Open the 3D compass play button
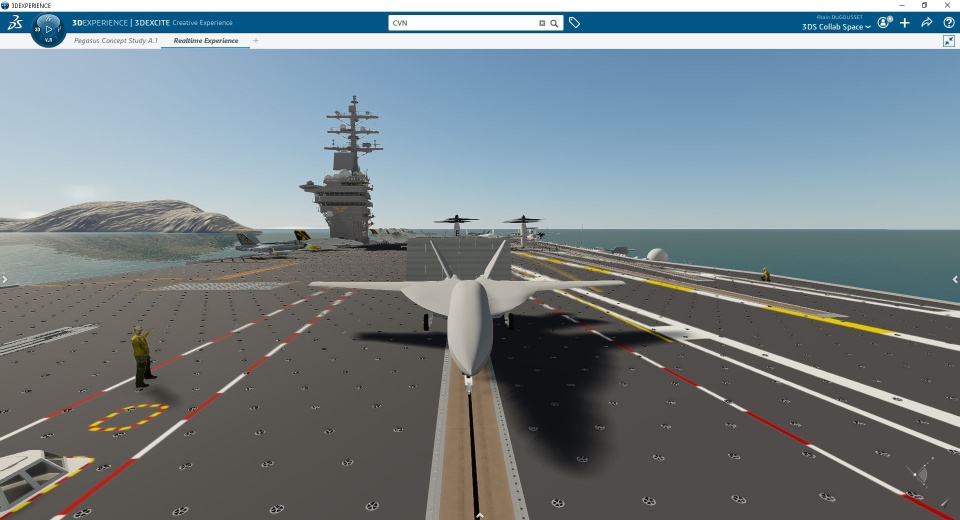960x520 pixels. pos(48,30)
